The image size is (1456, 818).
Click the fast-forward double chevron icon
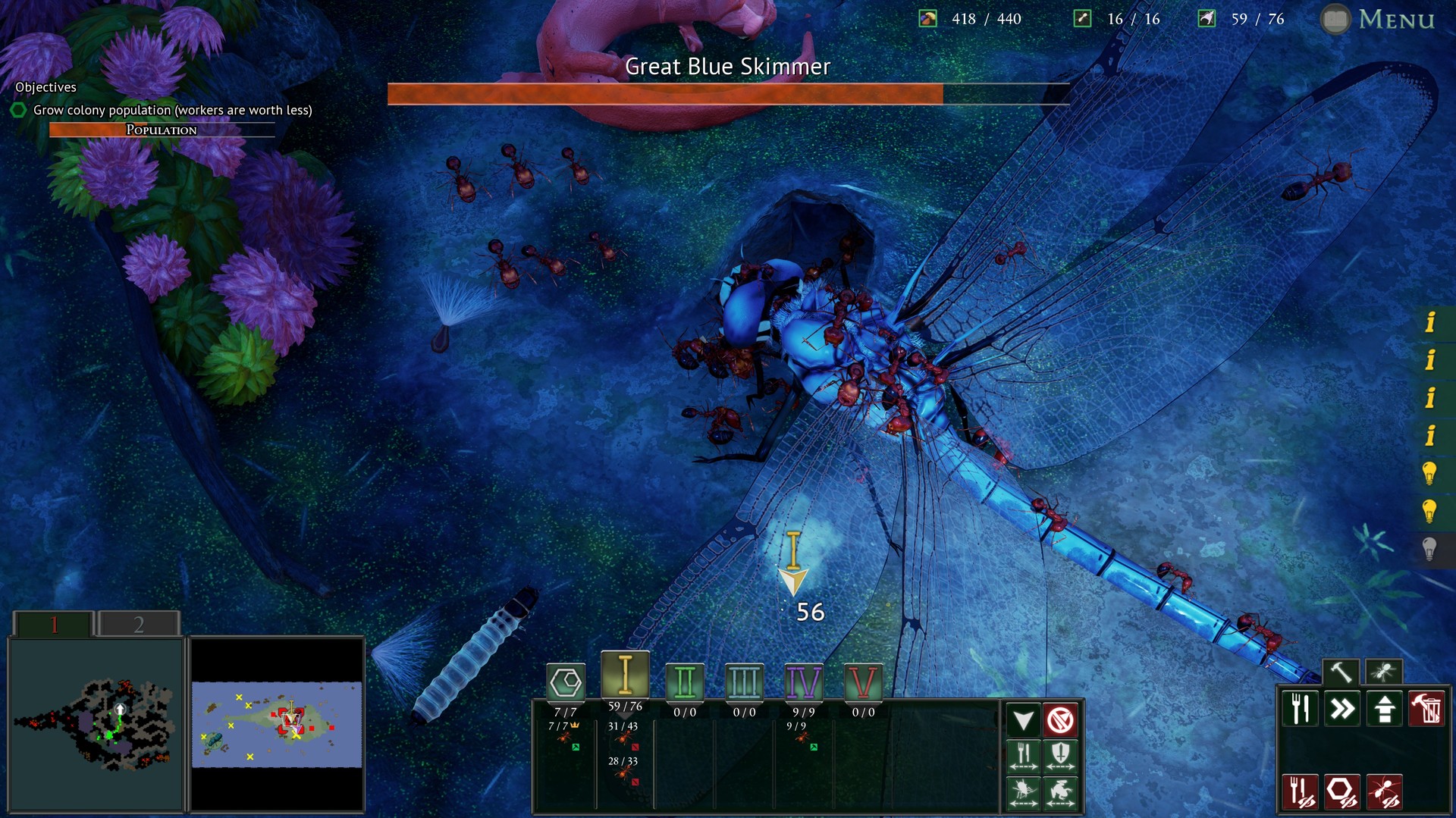1342,710
